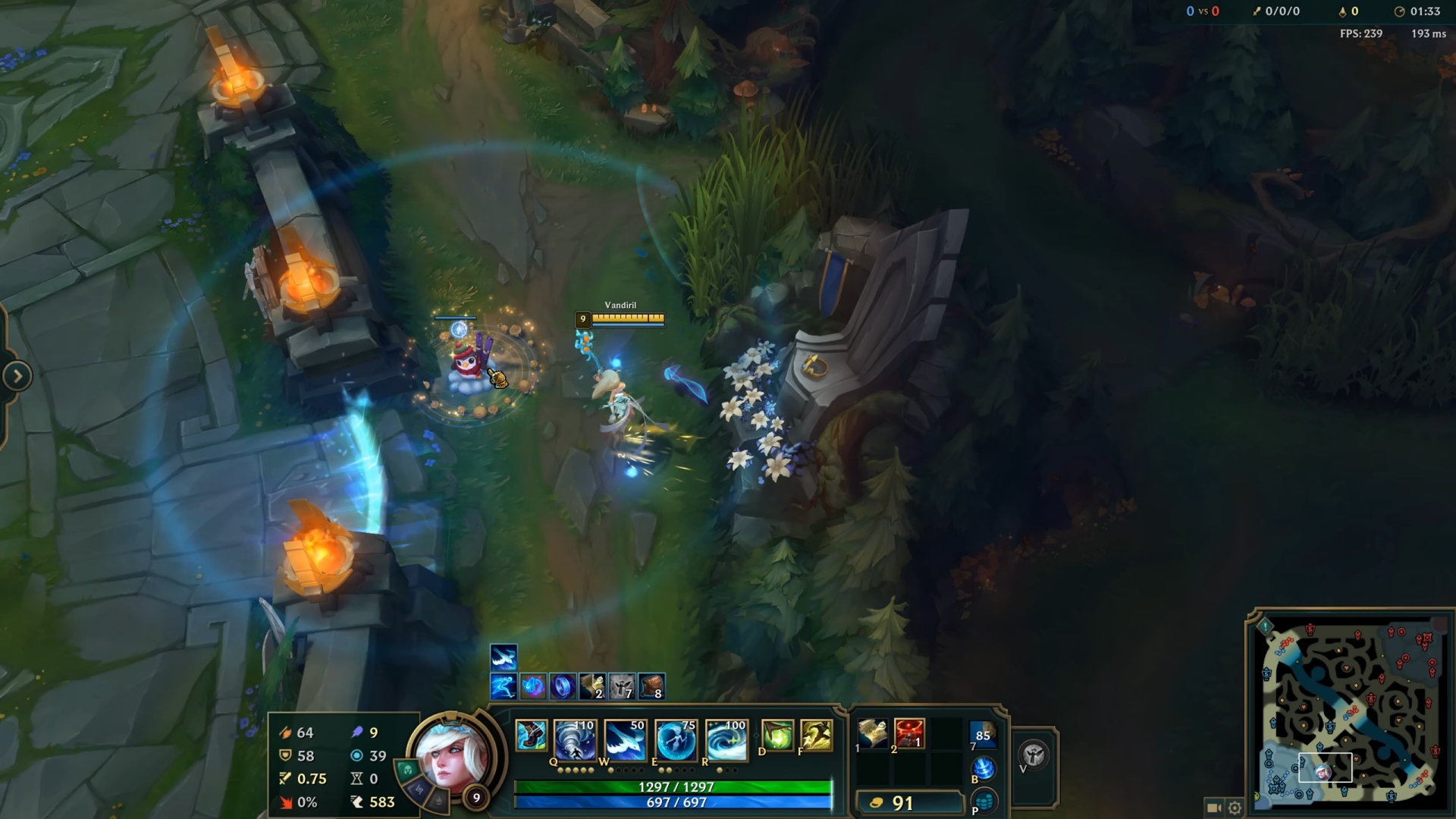The height and width of the screenshot is (819, 1456).
Task: Use the yellow Flash spell on F
Action: click(816, 736)
